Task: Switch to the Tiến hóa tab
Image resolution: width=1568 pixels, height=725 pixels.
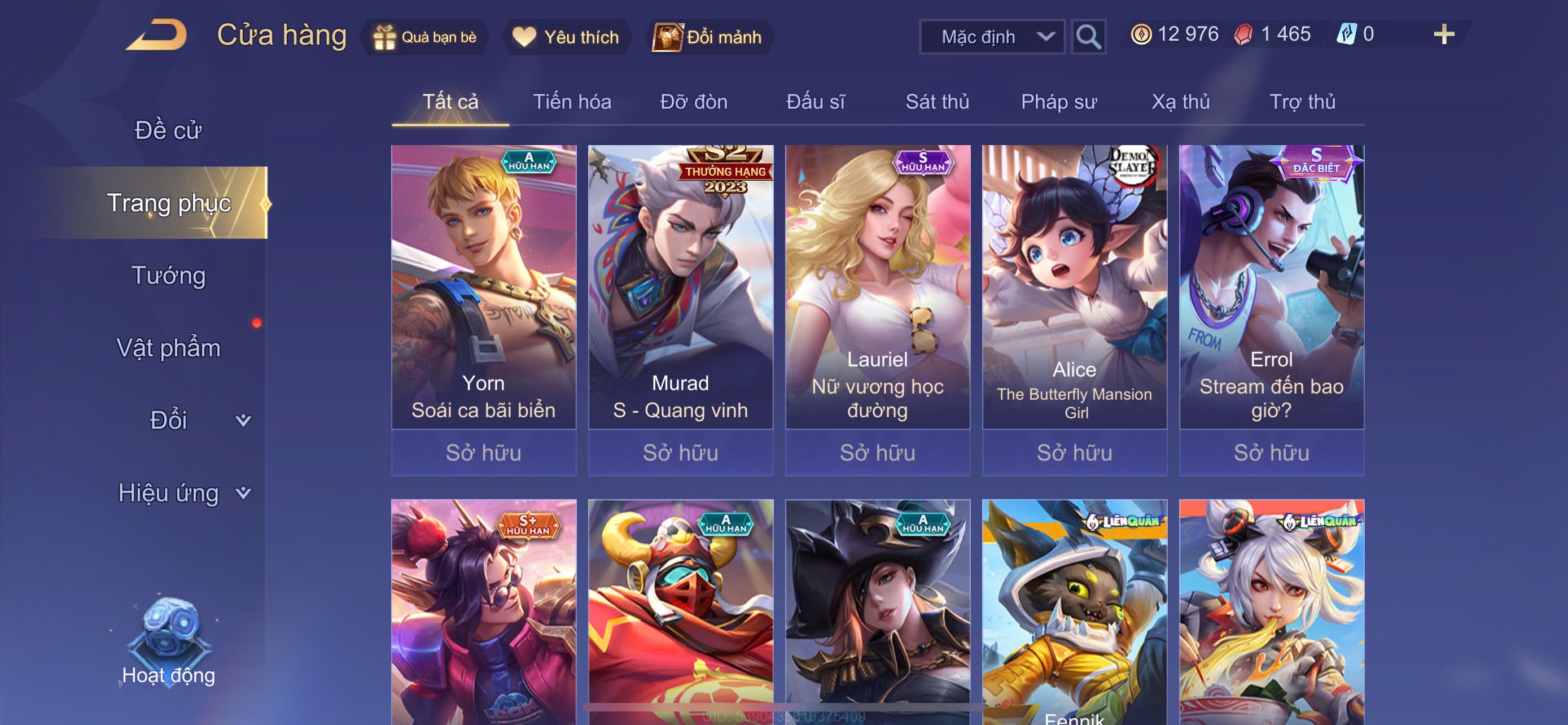Action: click(x=572, y=102)
